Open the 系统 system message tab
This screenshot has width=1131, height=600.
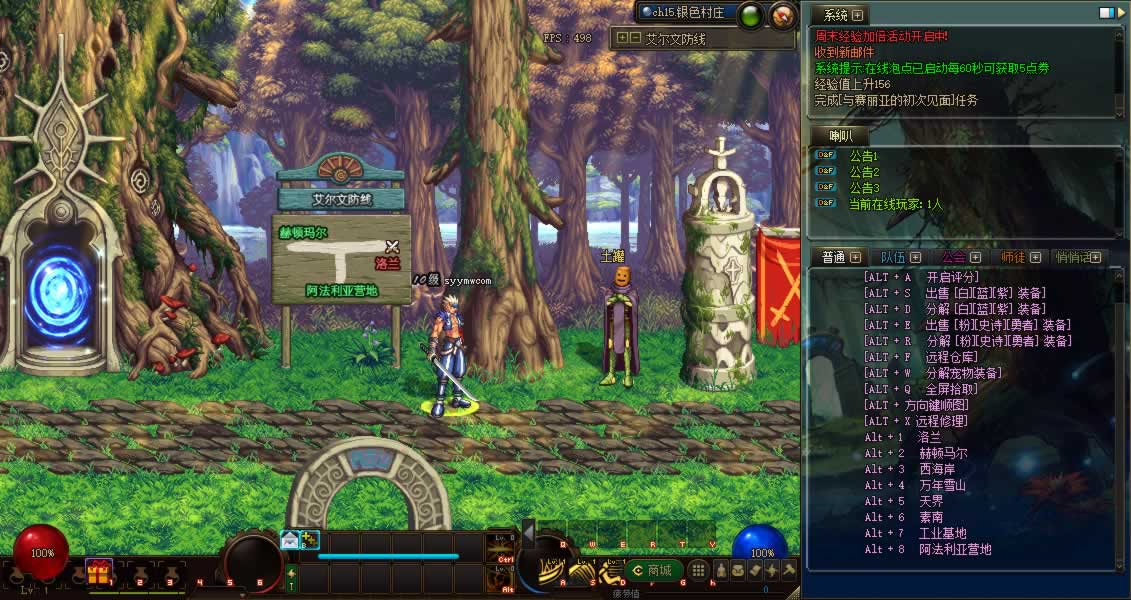(x=835, y=15)
